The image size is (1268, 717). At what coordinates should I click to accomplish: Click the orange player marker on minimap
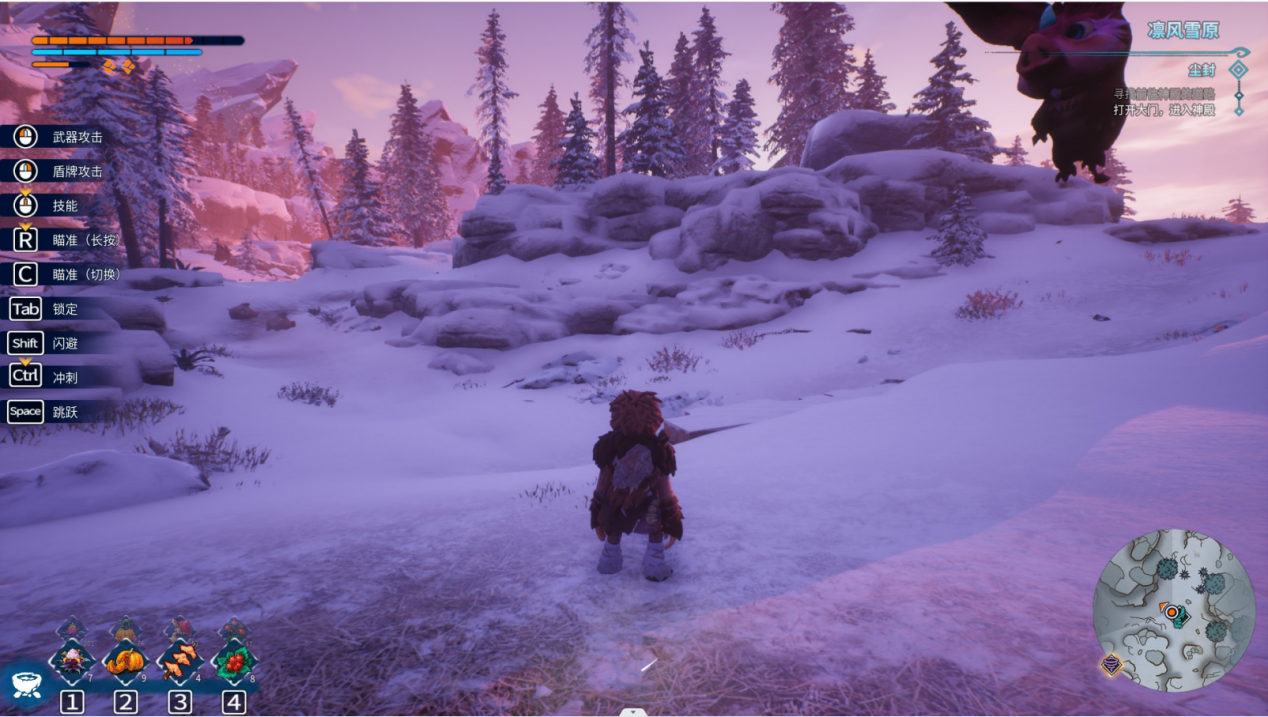point(1170,611)
